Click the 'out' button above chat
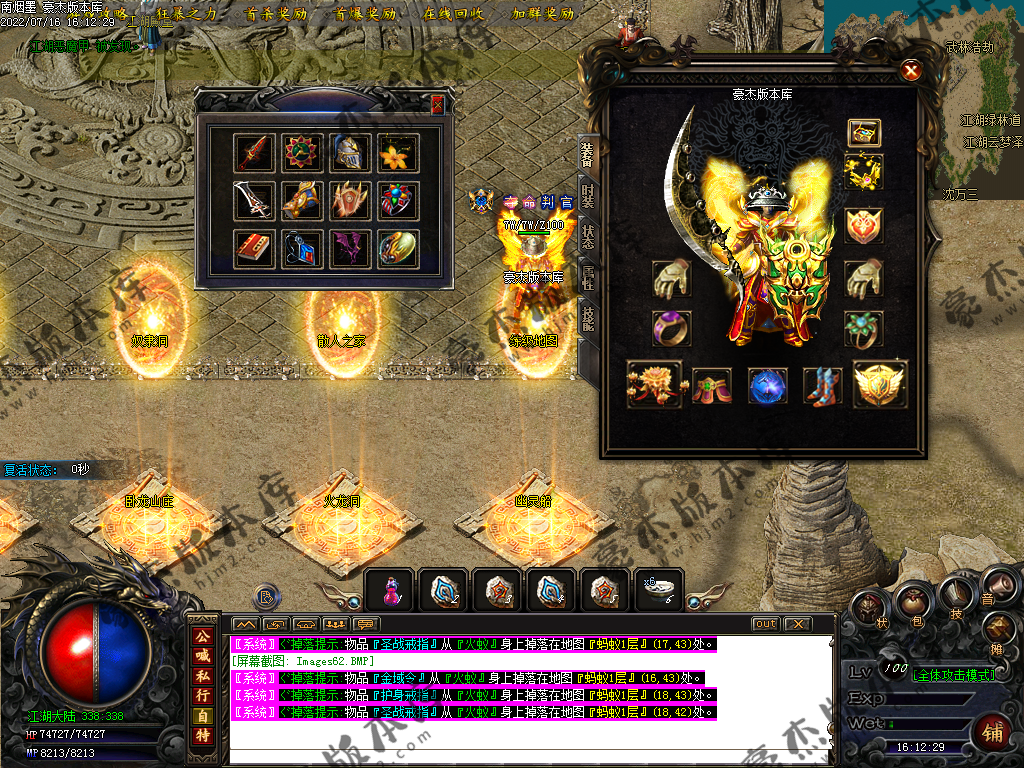The height and width of the screenshot is (768, 1024). click(x=765, y=624)
